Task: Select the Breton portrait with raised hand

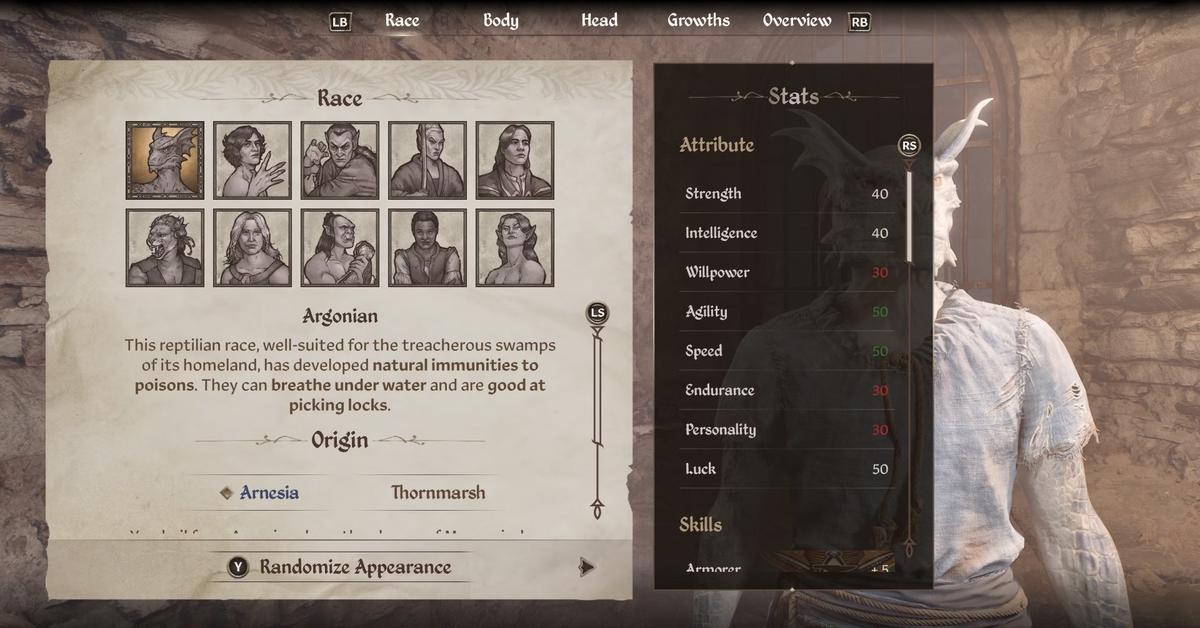Action: [x=252, y=160]
